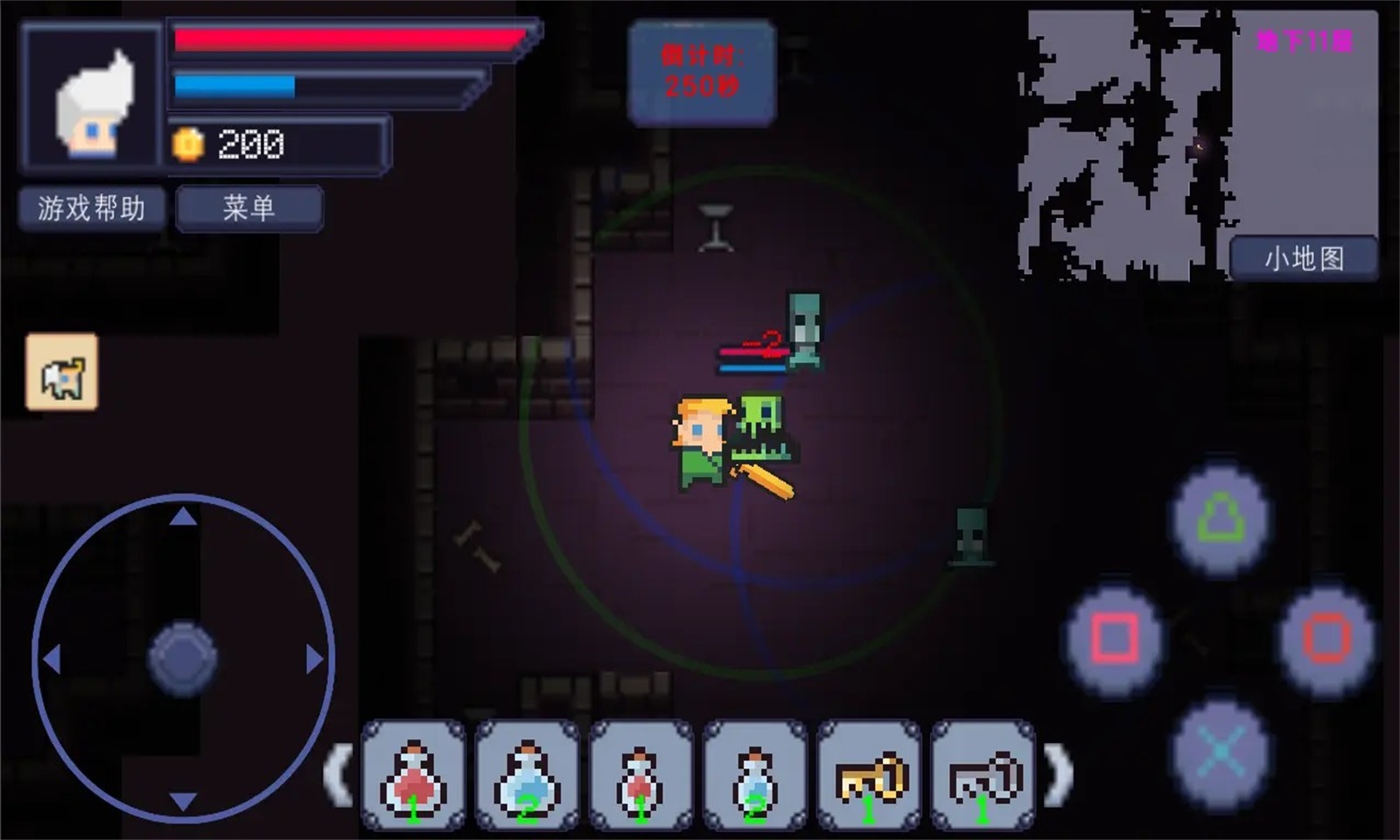Tap the pink square action button
Image resolution: width=1400 pixels, height=840 pixels.
click(x=1115, y=637)
